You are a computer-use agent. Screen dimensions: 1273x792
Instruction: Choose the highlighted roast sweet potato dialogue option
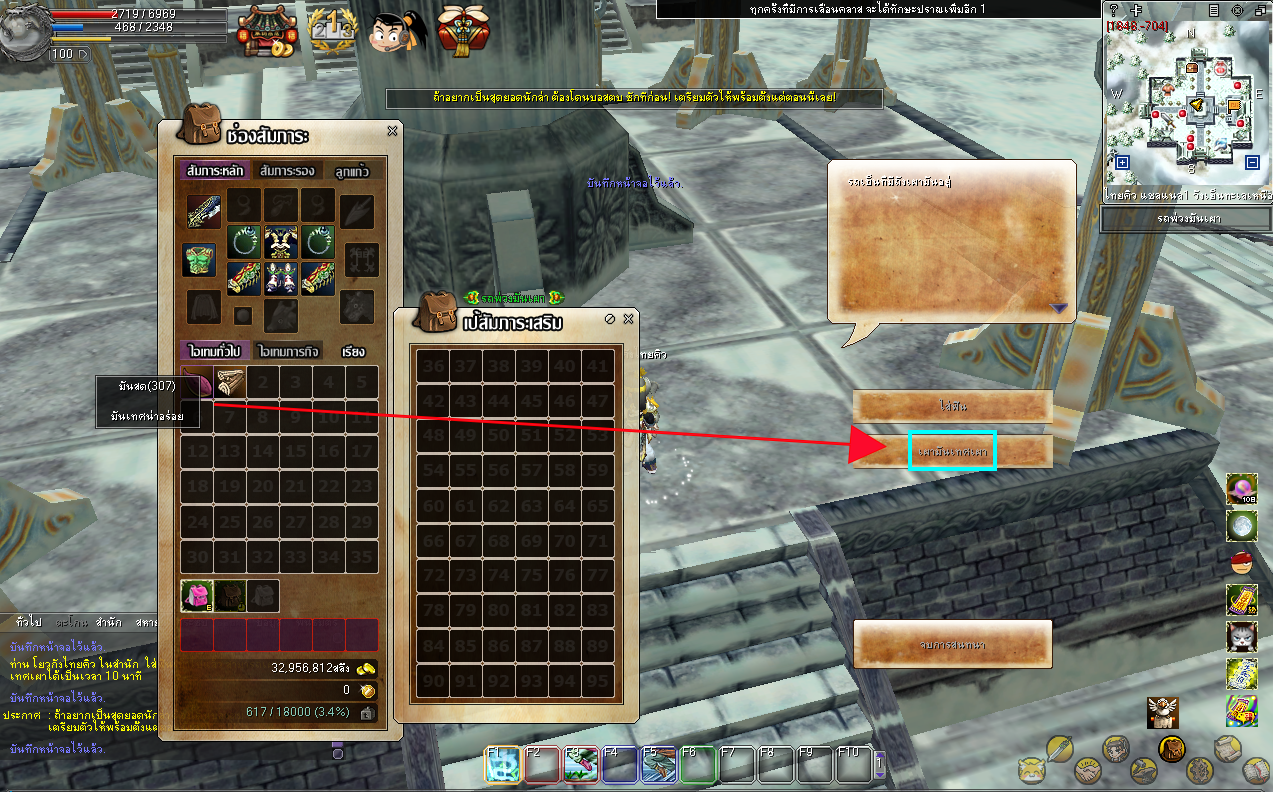click(952, 452)
